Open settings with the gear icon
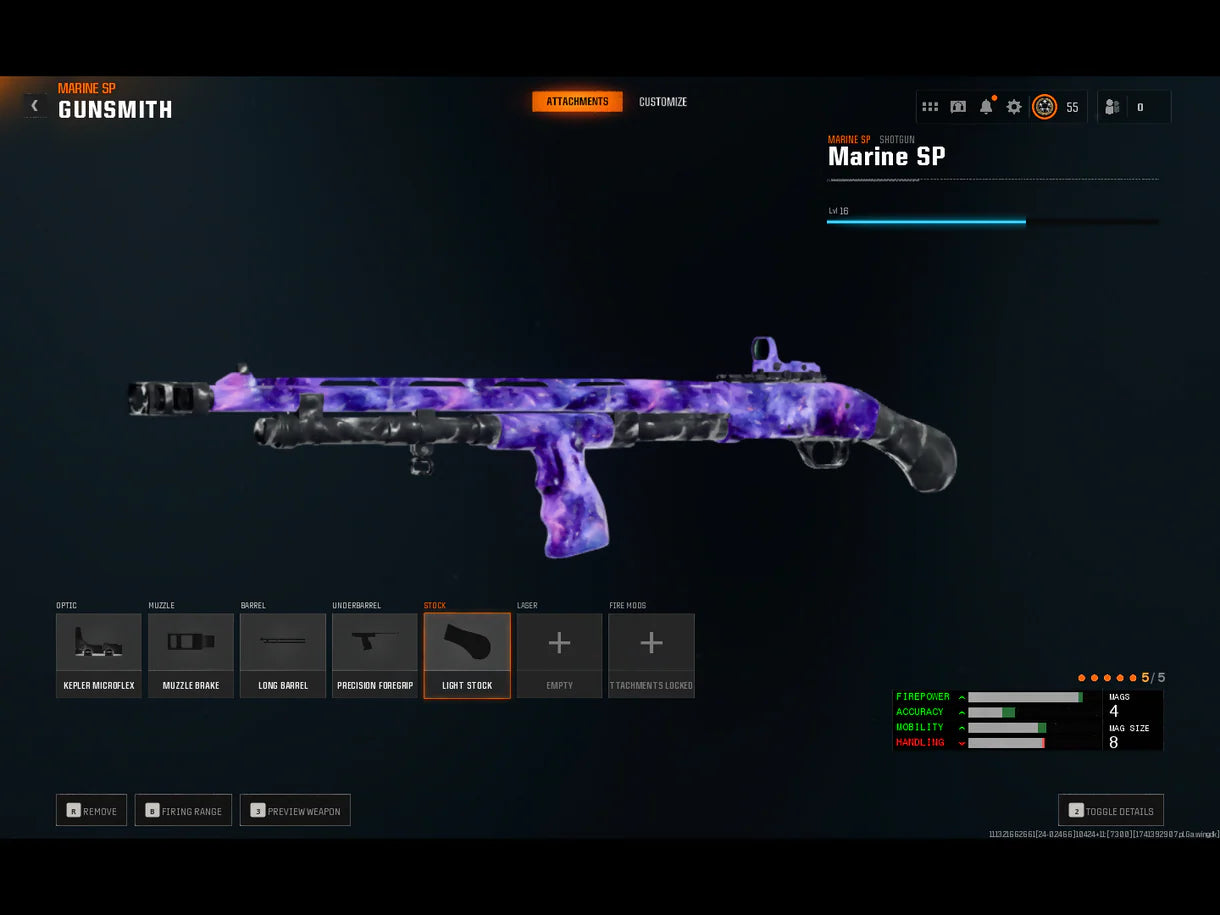The width and height of the screenshot is (1220, 915). pyautogui.click(x=1014, y=107)
